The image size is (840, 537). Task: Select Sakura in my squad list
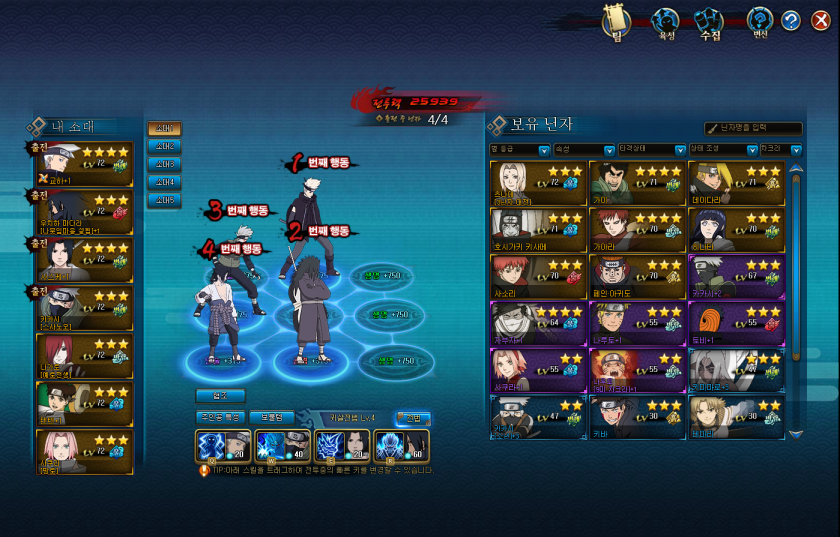(84, 453)
